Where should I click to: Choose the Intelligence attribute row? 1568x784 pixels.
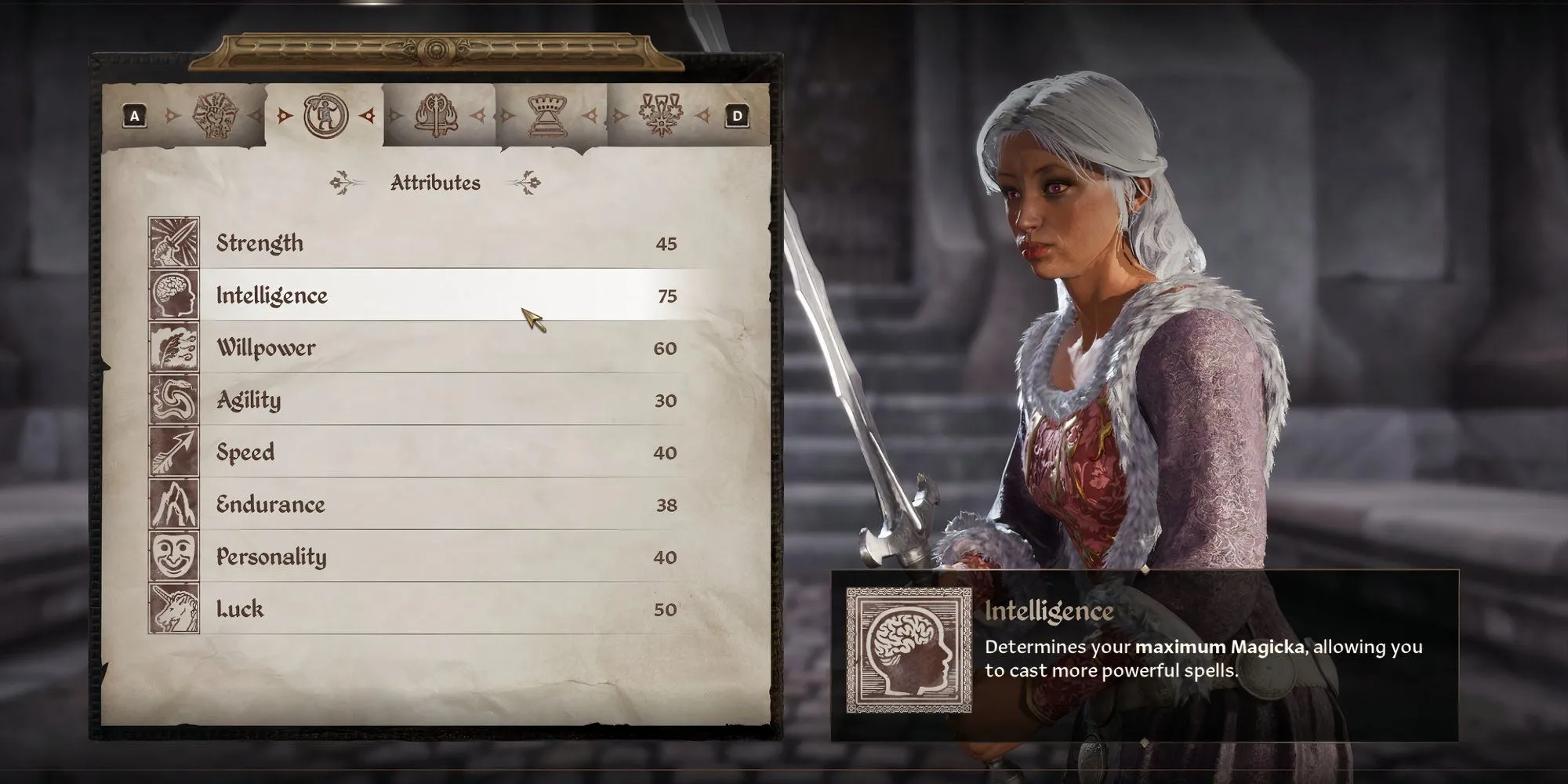click(x=439, y=296)
